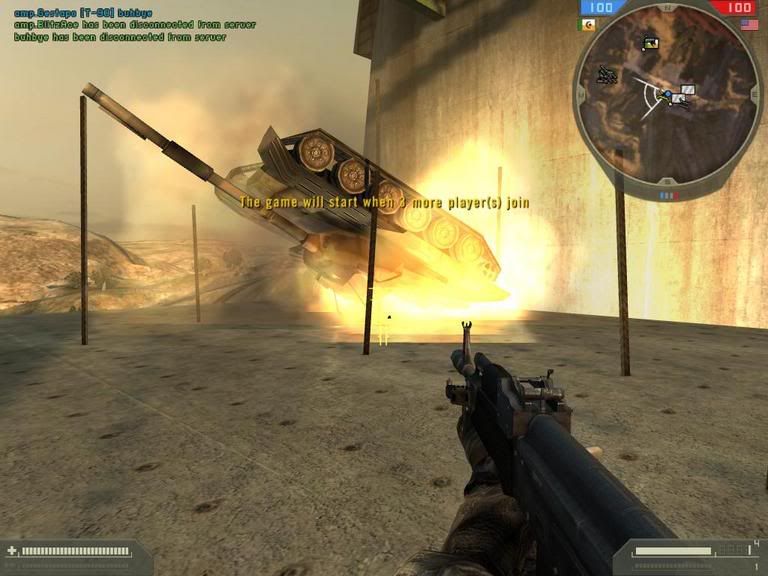Select the MEC flag marker on minimap

click(x=651, y=43)
